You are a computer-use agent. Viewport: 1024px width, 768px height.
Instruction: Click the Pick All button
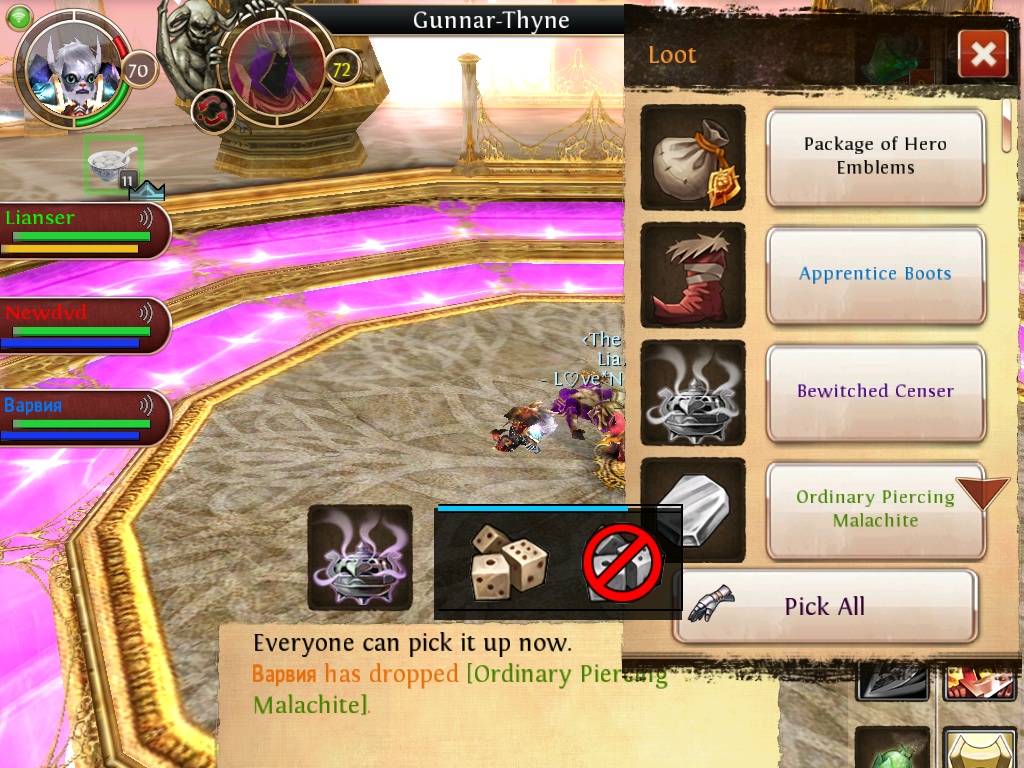824,606
